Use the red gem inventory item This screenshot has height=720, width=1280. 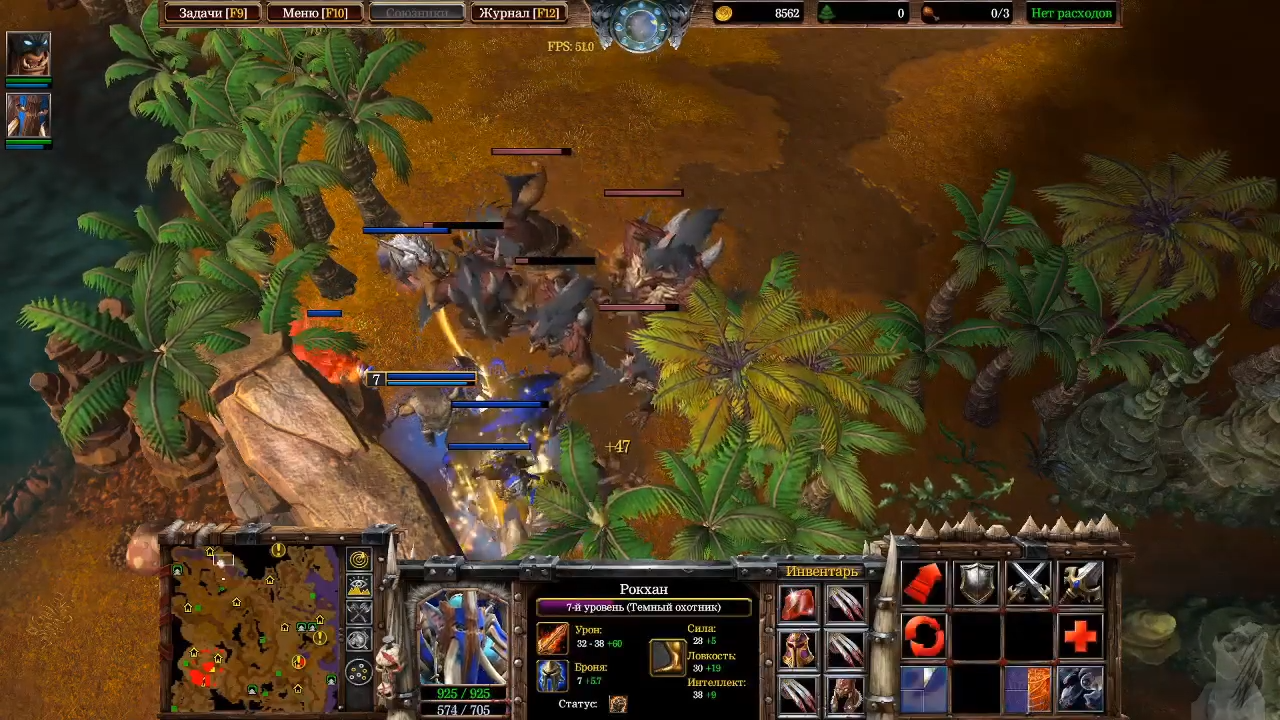tap(798, 604)
